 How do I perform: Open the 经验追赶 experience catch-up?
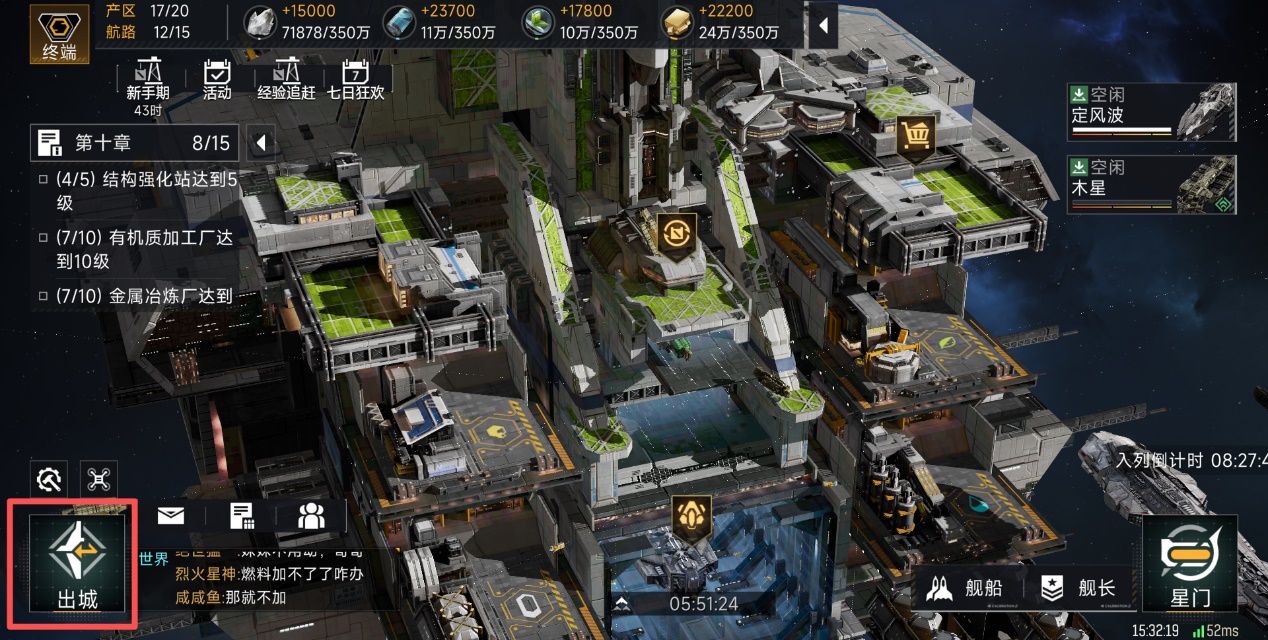tap(286, 81)
